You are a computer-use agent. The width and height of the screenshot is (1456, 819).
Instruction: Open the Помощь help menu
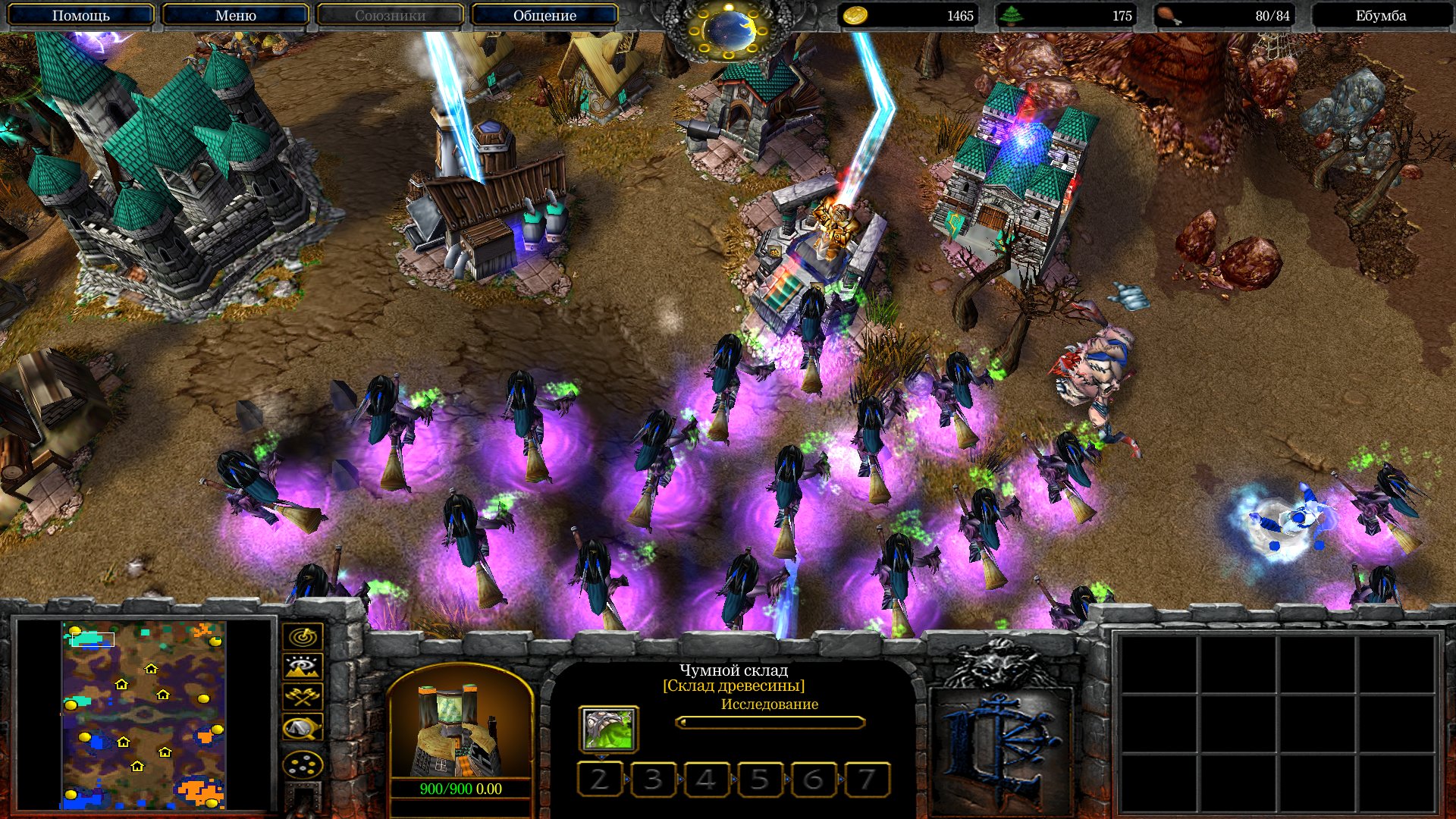click(x=80, y=15)
